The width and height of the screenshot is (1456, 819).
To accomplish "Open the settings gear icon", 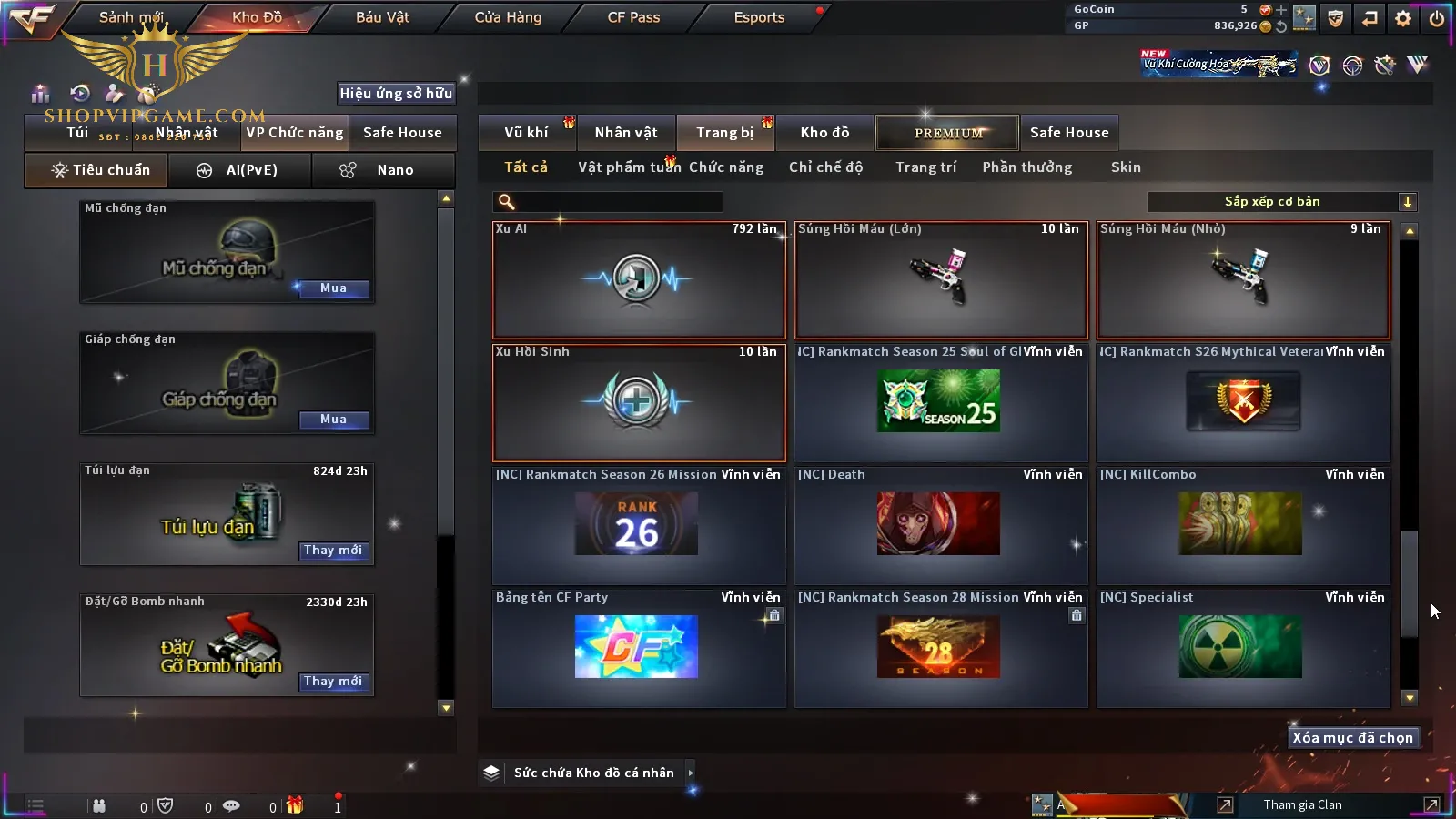I will (1403, 18).
